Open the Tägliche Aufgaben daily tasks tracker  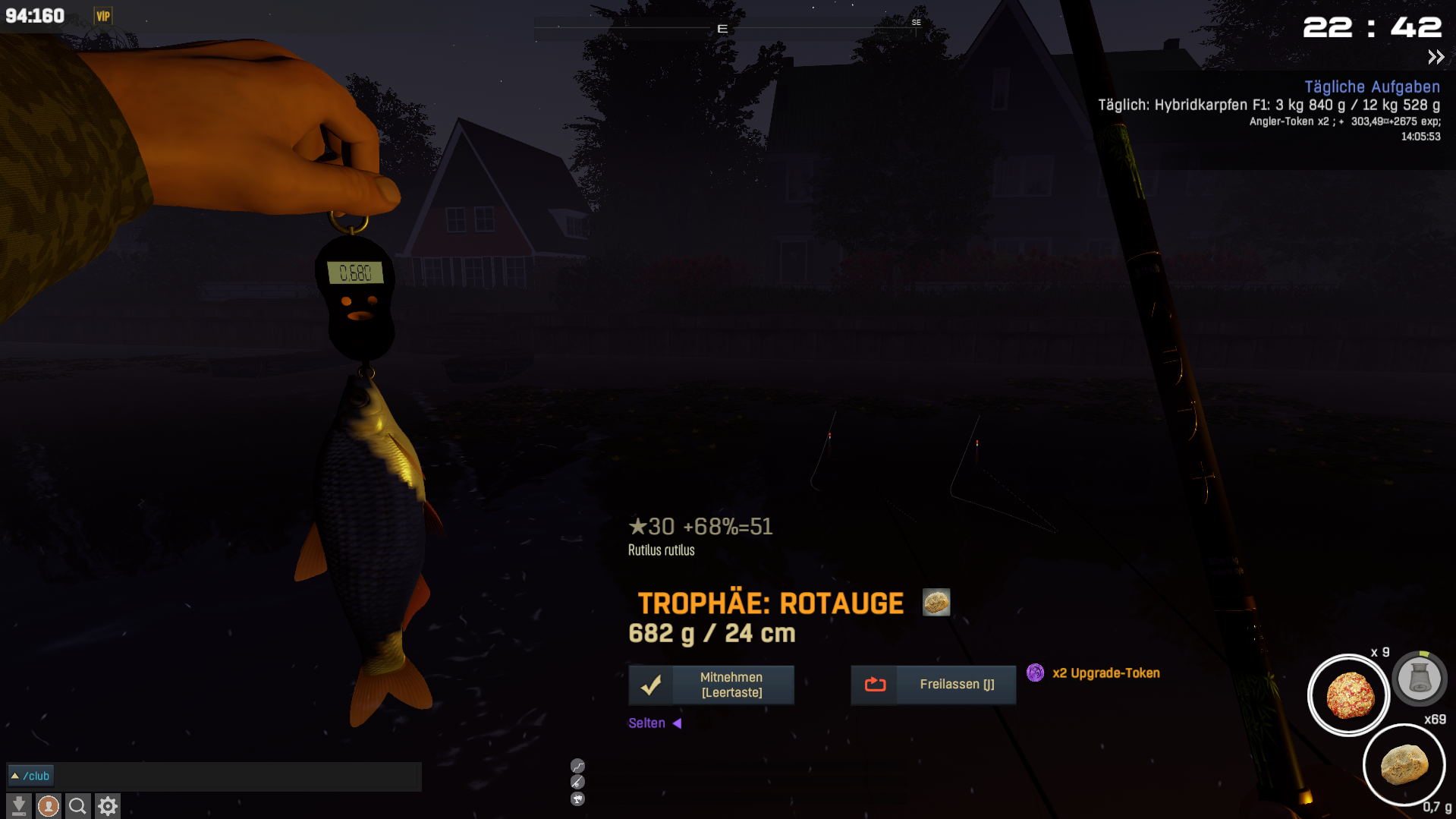tap(1372, 87)
